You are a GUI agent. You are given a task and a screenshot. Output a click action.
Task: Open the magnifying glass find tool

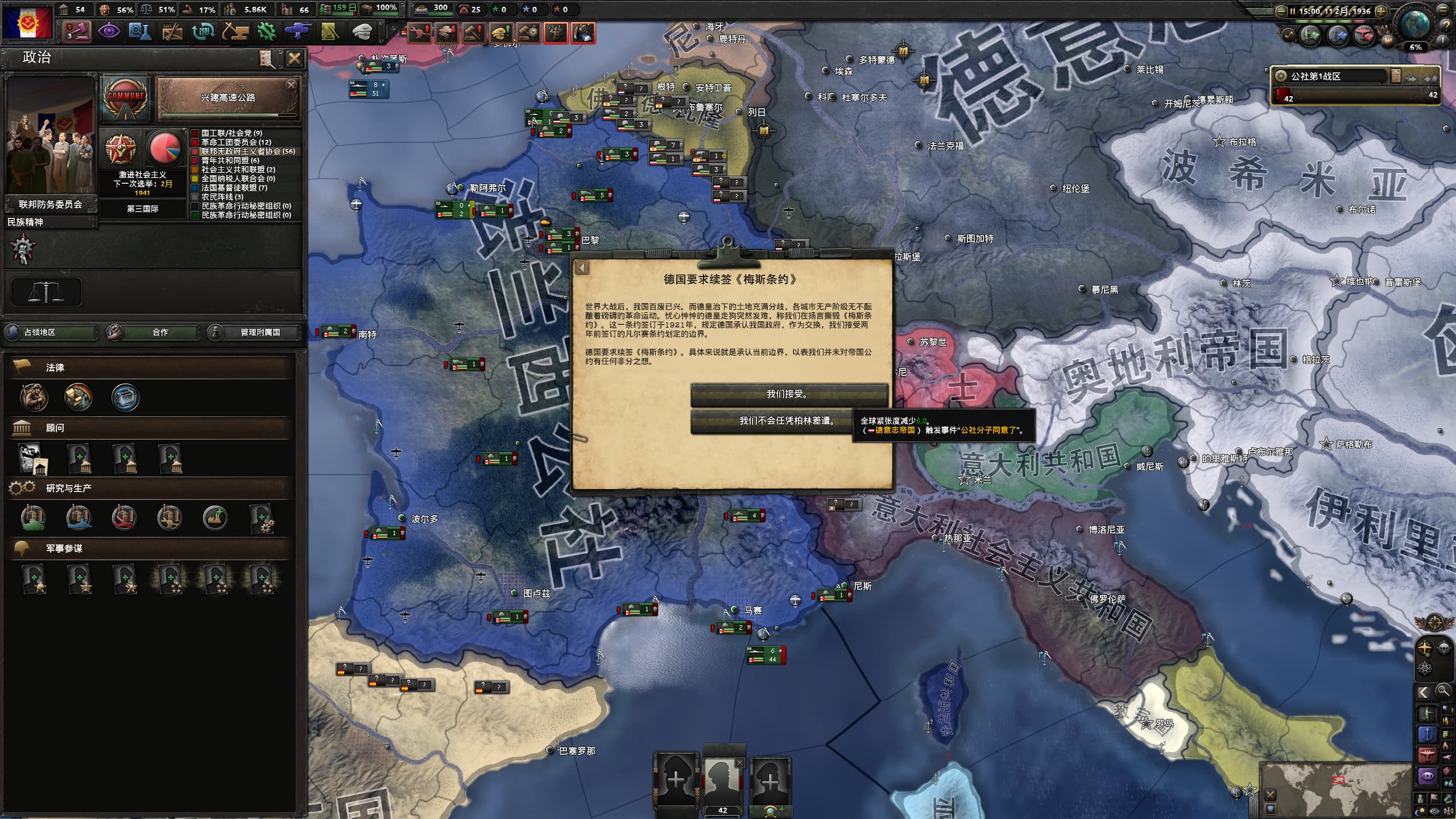pyautogui.click(x=1443, y=692)
